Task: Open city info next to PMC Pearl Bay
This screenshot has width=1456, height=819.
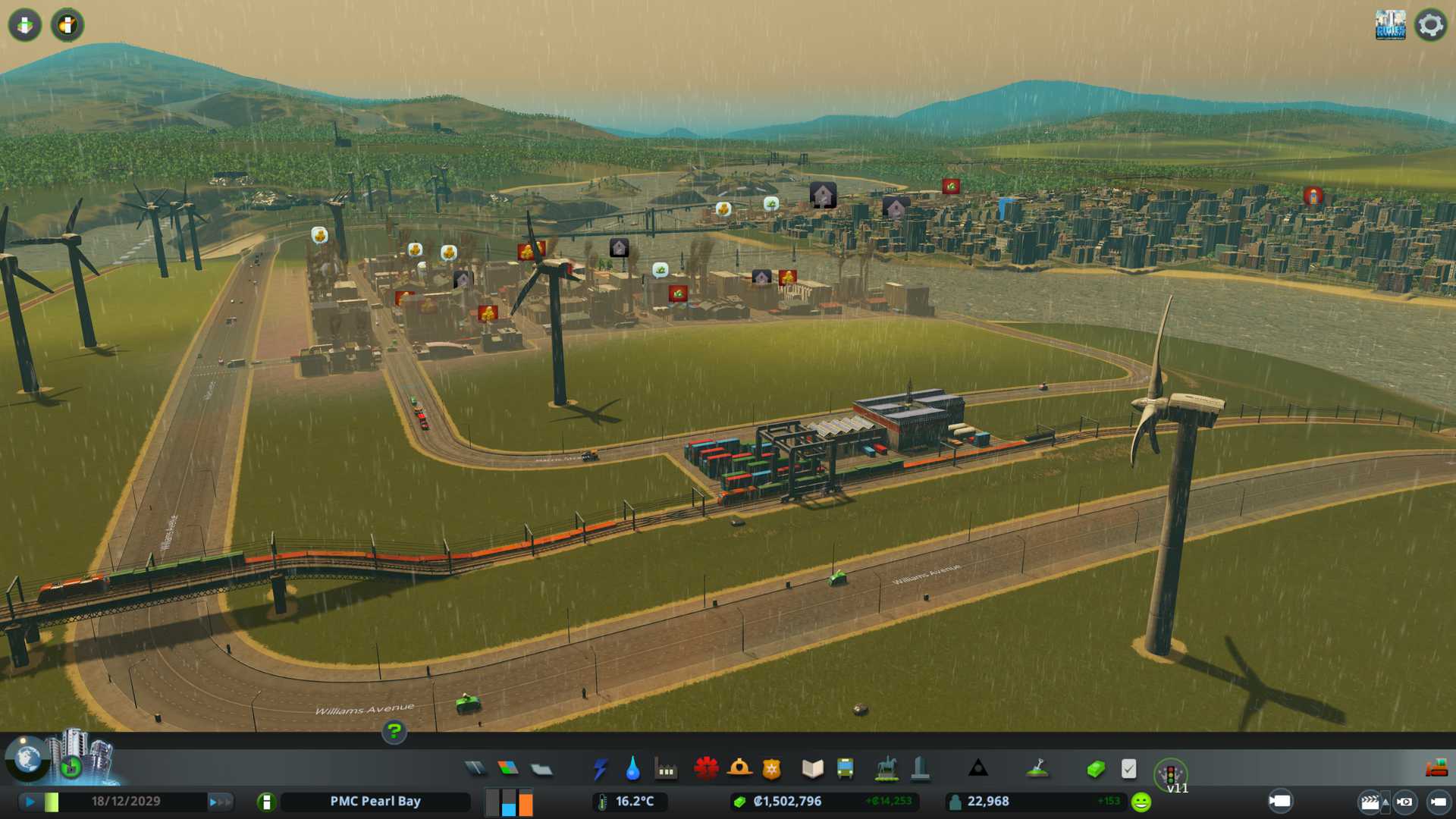Action: click(x=266, y=802)
